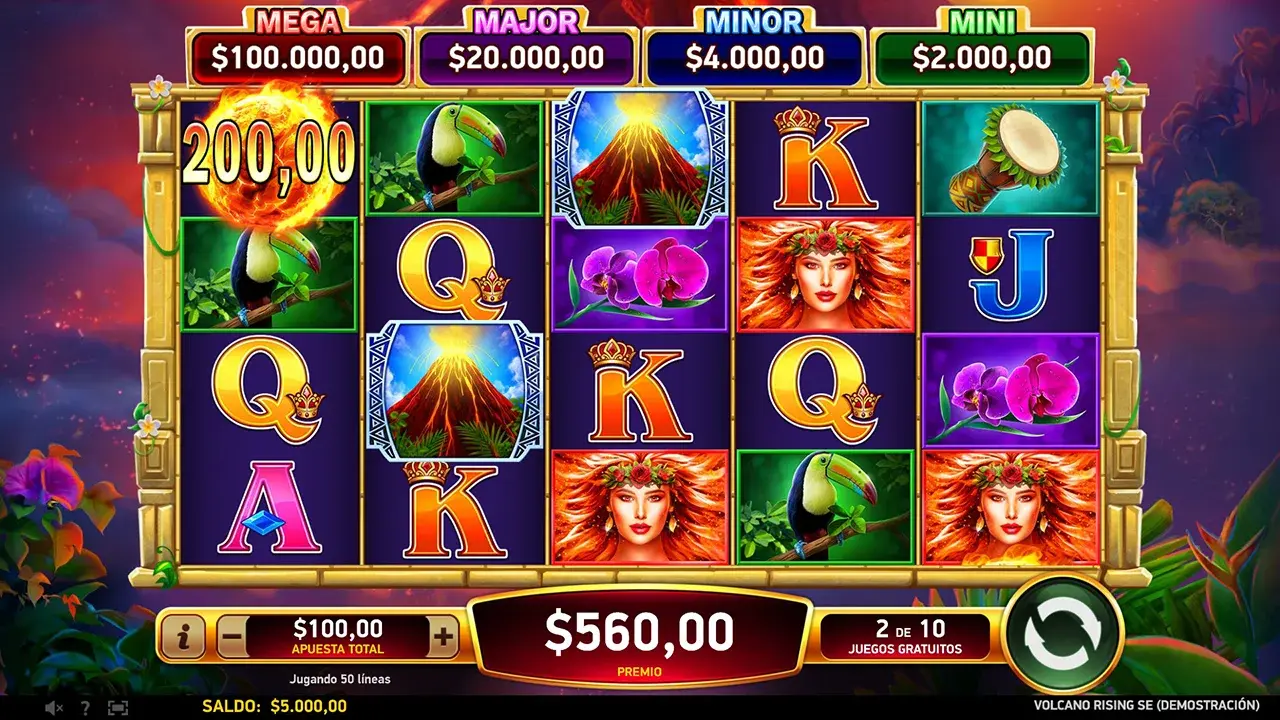Screen dimensions: 1280x720
Task: Switch to fullscreen mode
Action: [118, 707]
